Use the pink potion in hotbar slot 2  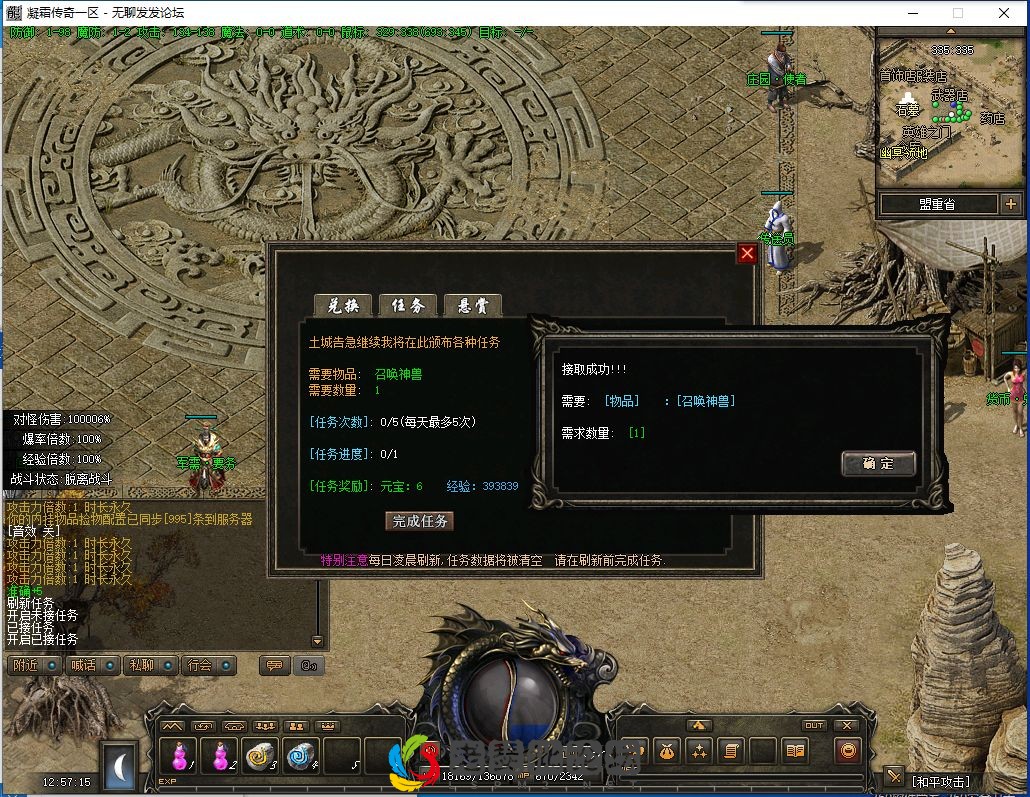pyautogui.click(x=220, y=756)
